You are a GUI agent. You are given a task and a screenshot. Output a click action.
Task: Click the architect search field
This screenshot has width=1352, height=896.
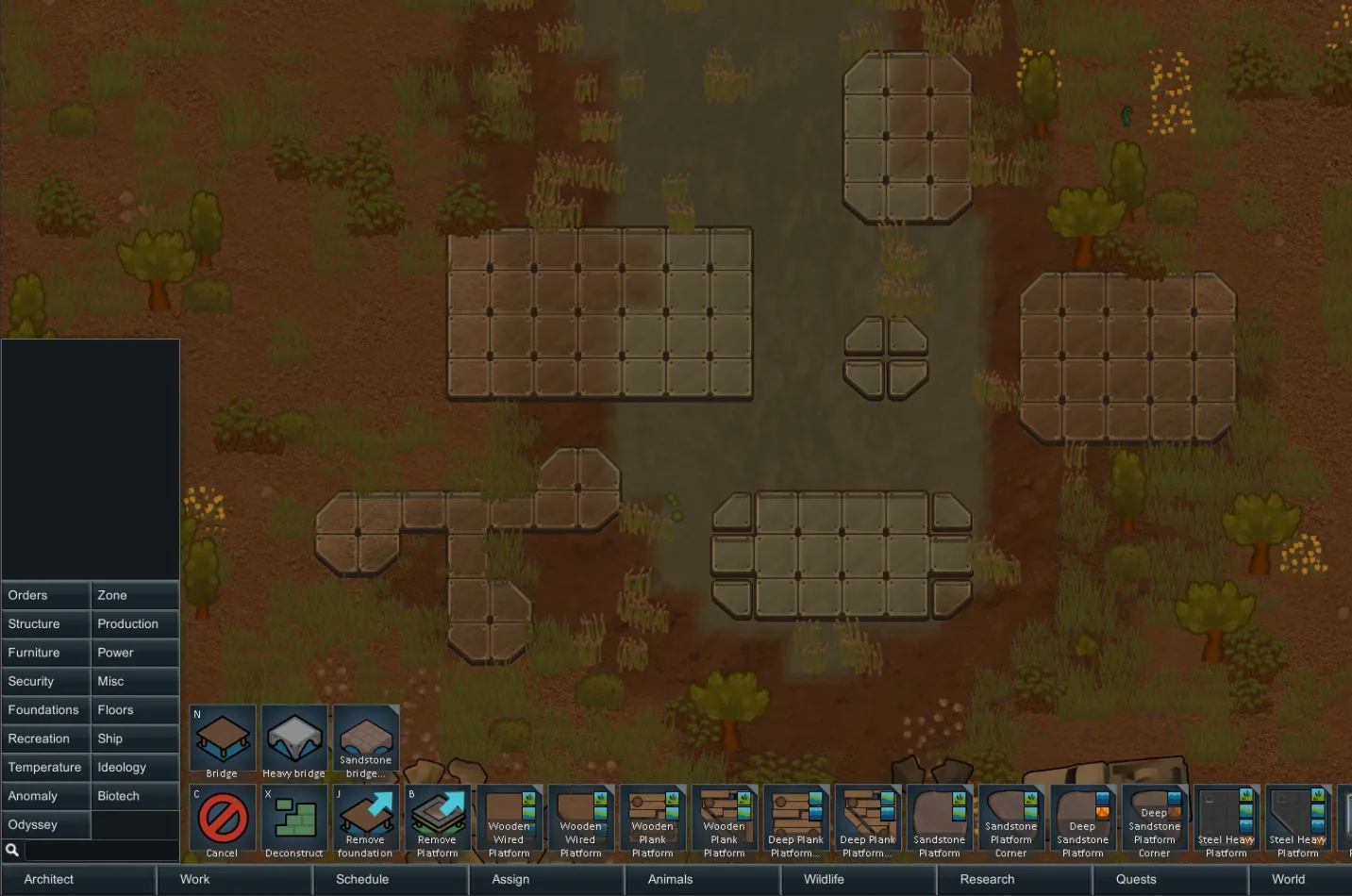[x=100, y=850]
